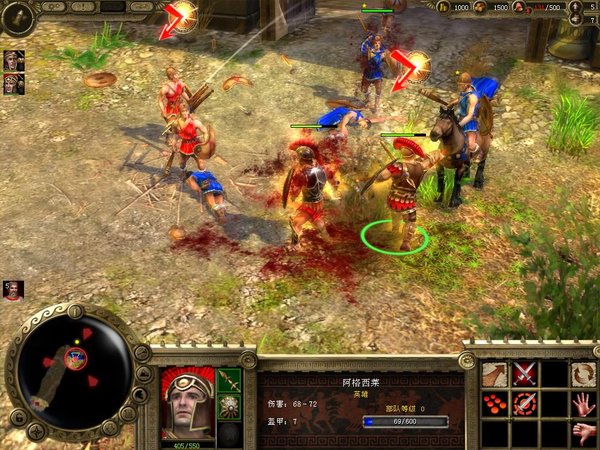The width and height of the screenshot is (600, 450).
Task: Click the thumbs-down dismiss icon
Action: [x=584, y=433]
